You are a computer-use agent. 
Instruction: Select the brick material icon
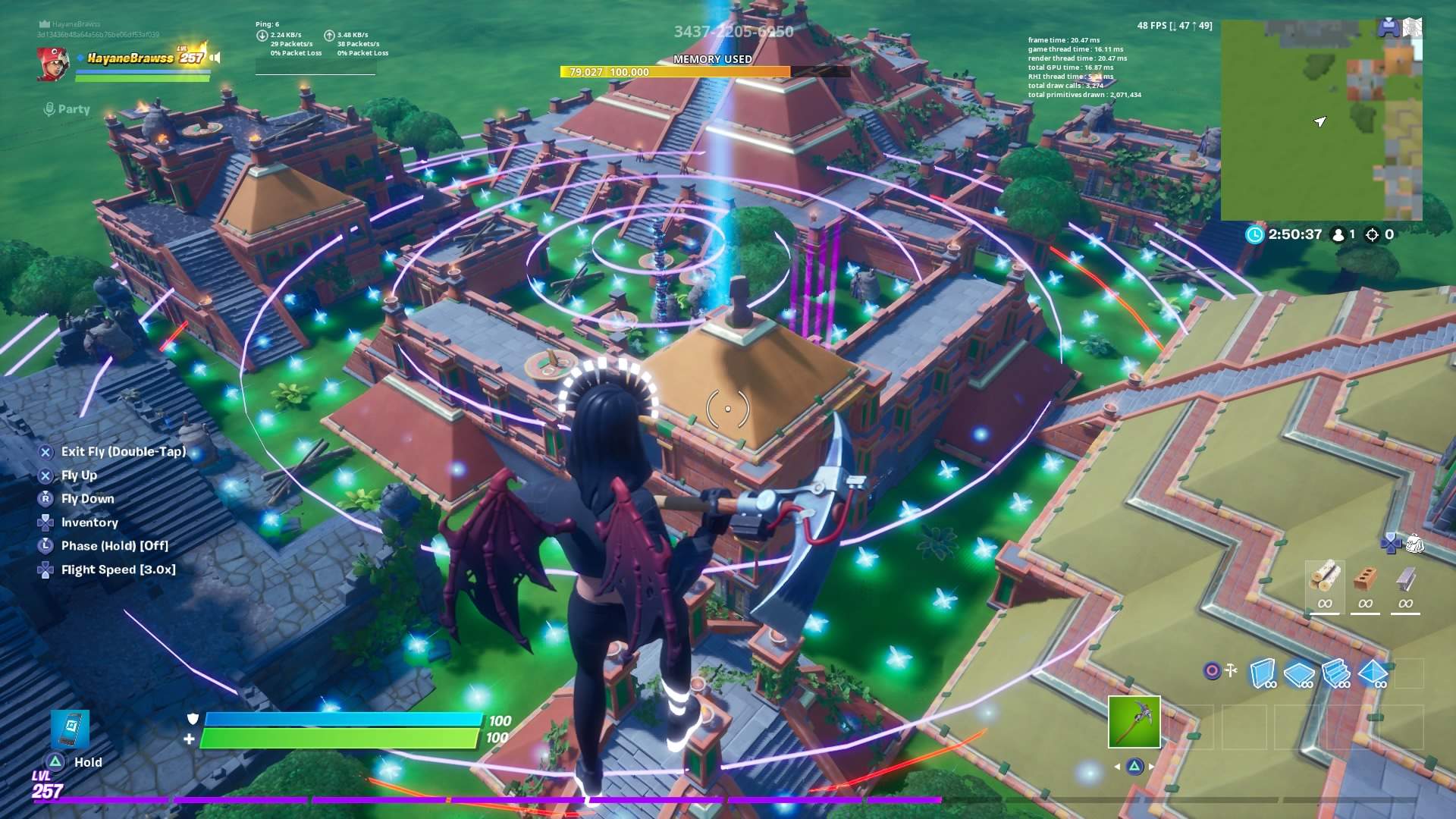[1367, 576]
